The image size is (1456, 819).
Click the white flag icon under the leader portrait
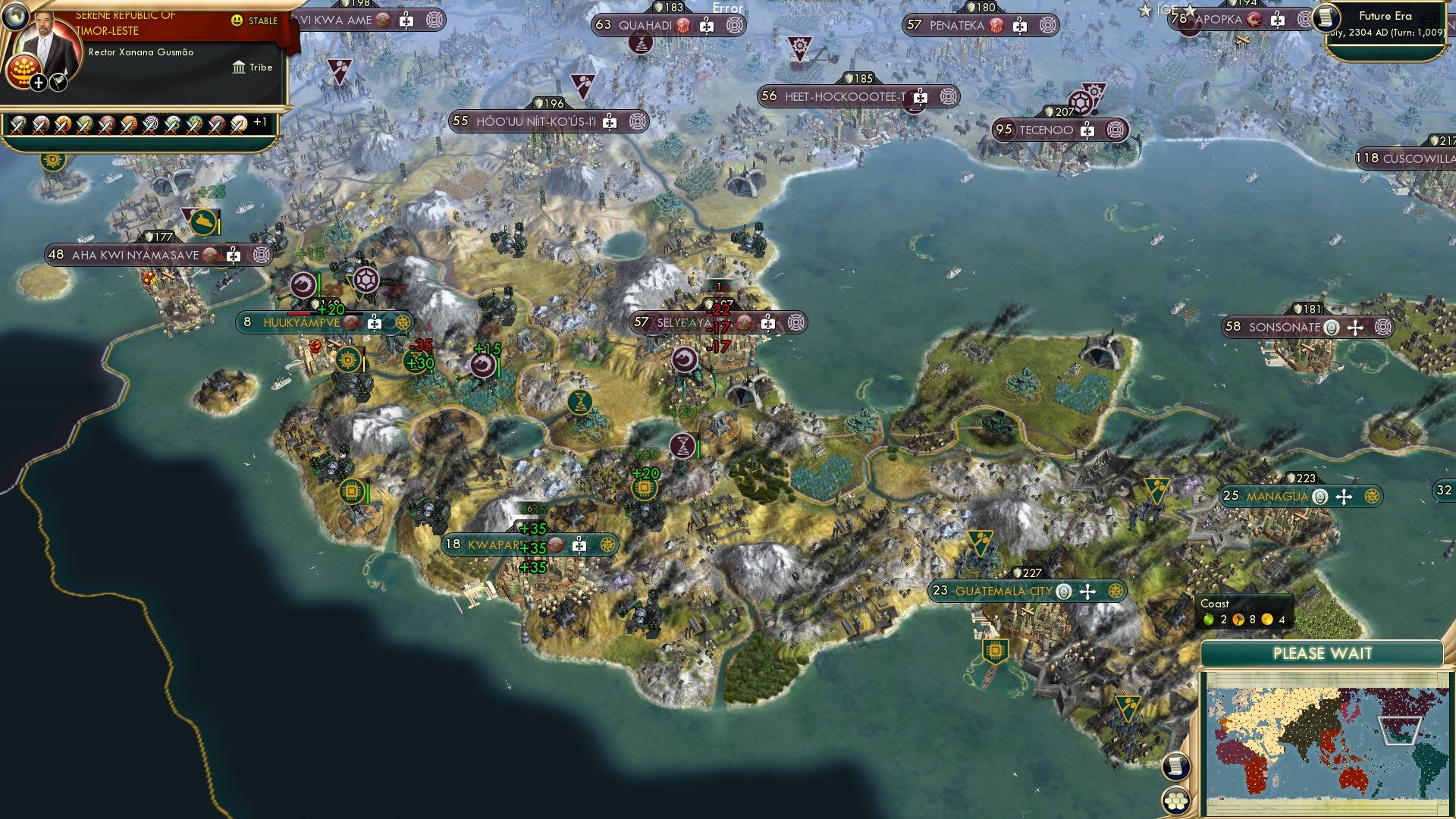tap(58, 83)
